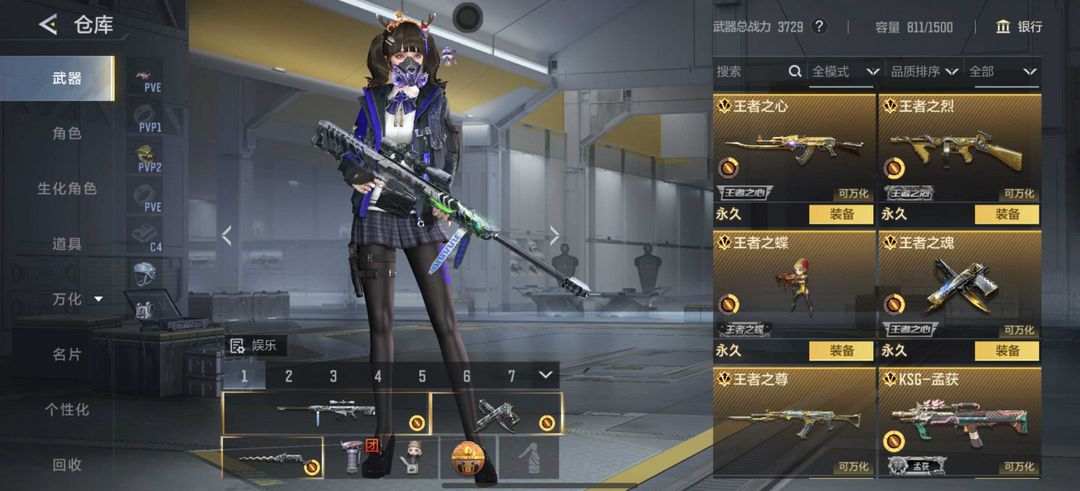Image resolution: width=1080 pixels, height=491 pixels.
Task: Open the 银行 bank
Action: pos(1019,27)
